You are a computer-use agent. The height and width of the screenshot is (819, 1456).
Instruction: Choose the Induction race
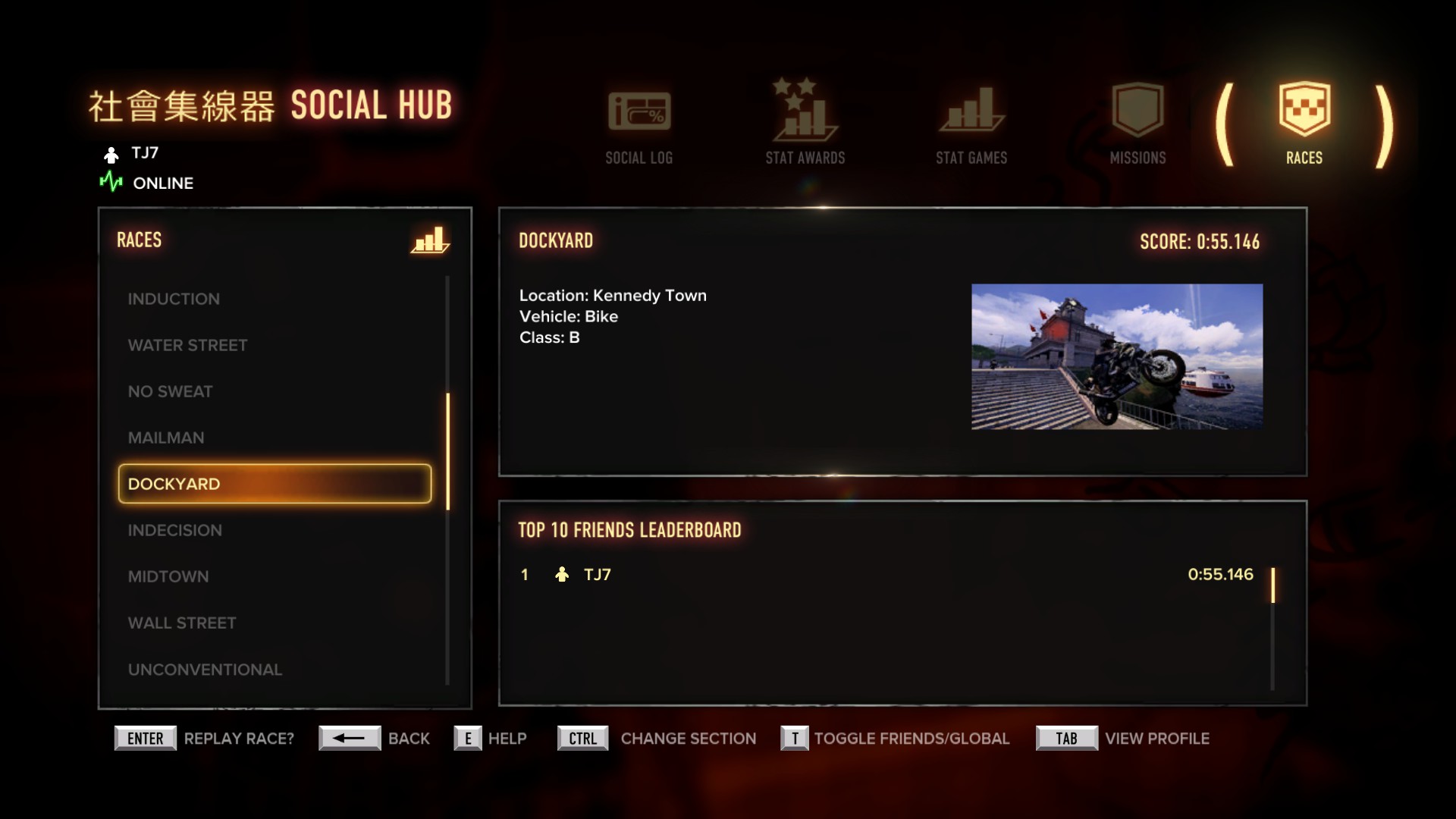click(174, 299)
